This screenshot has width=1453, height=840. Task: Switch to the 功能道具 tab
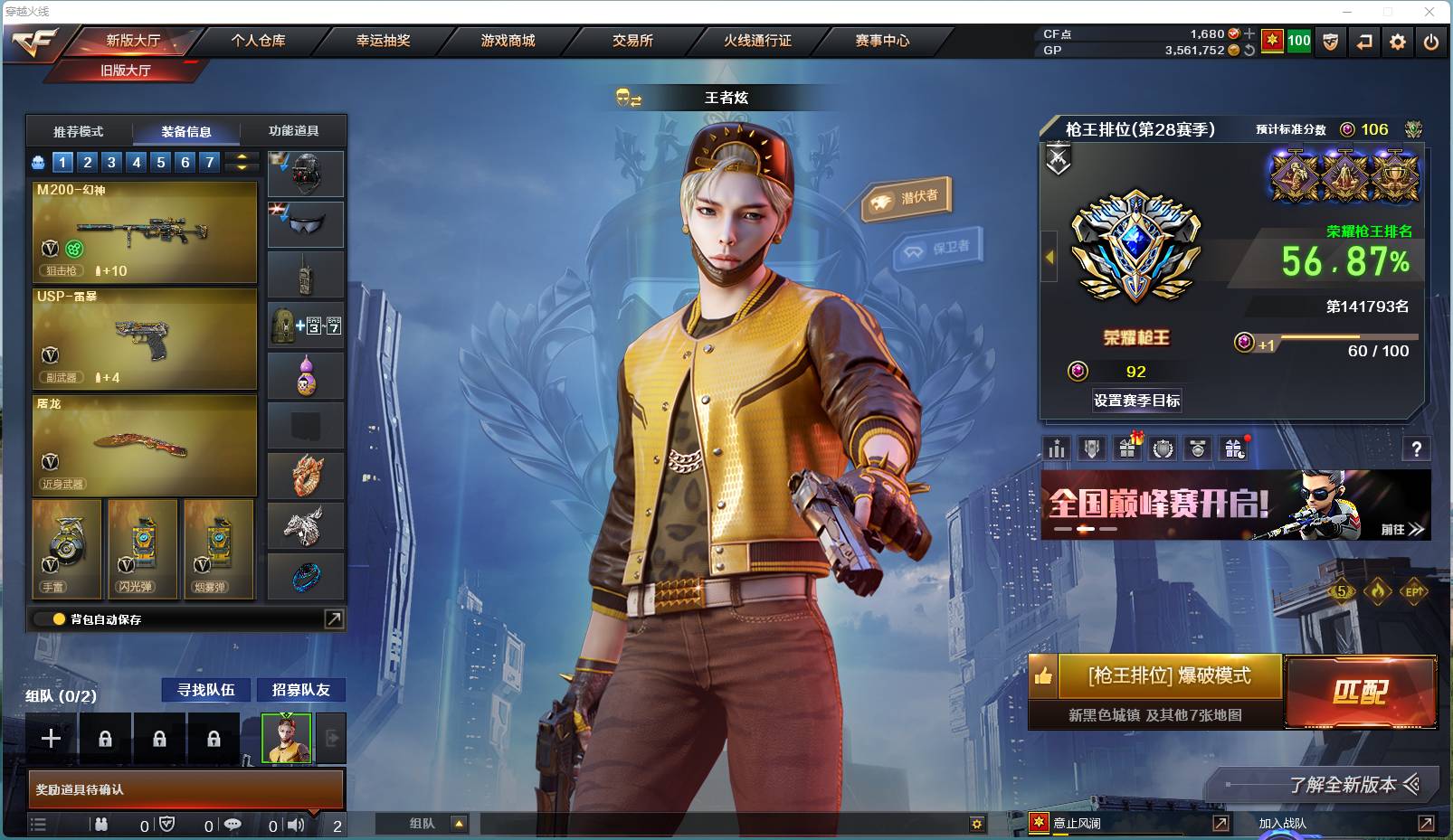[293, 131]
